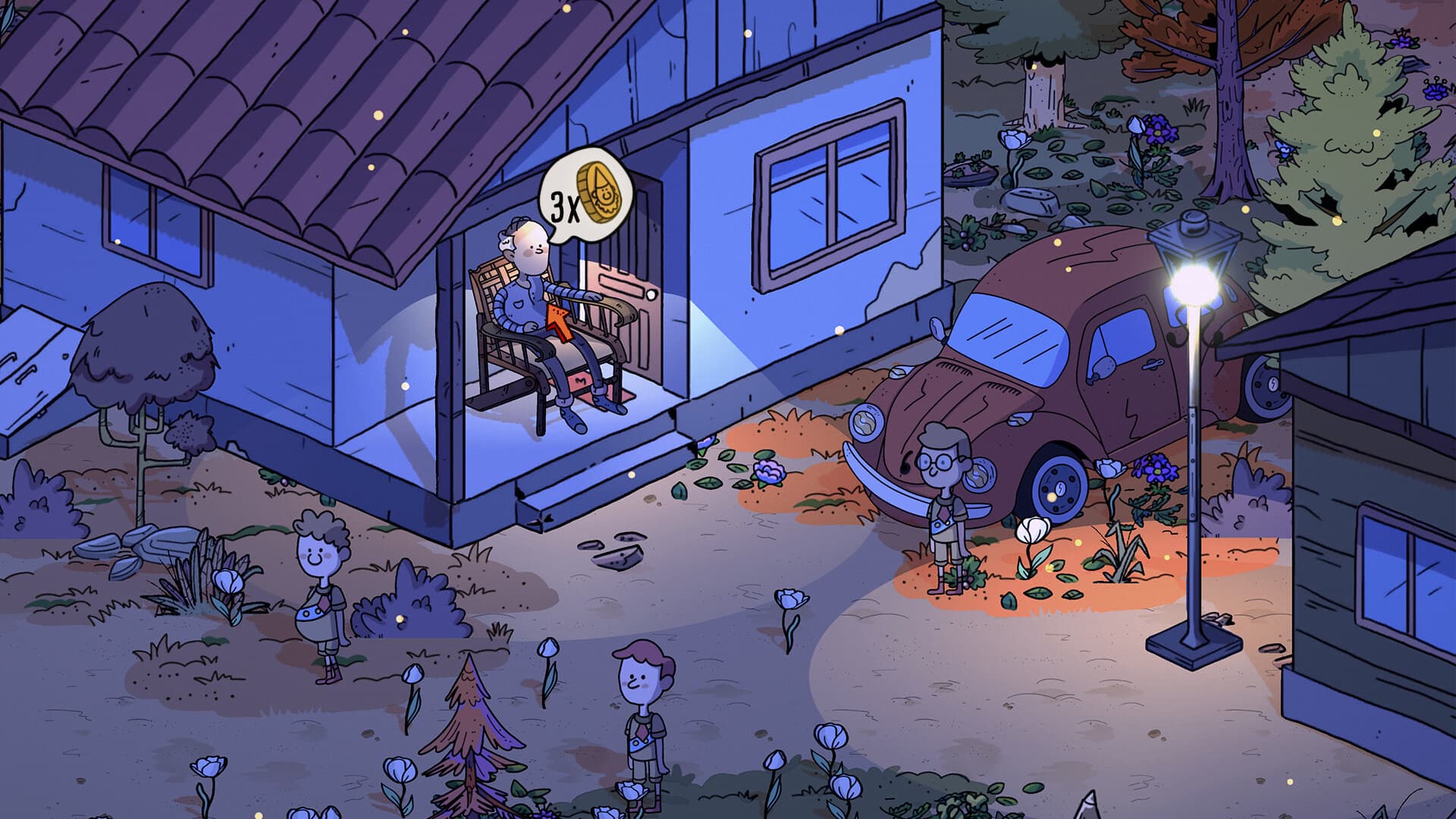Click the curly-haired camper on the left
The image size is (1456, 819).
(x=322, y=588)
